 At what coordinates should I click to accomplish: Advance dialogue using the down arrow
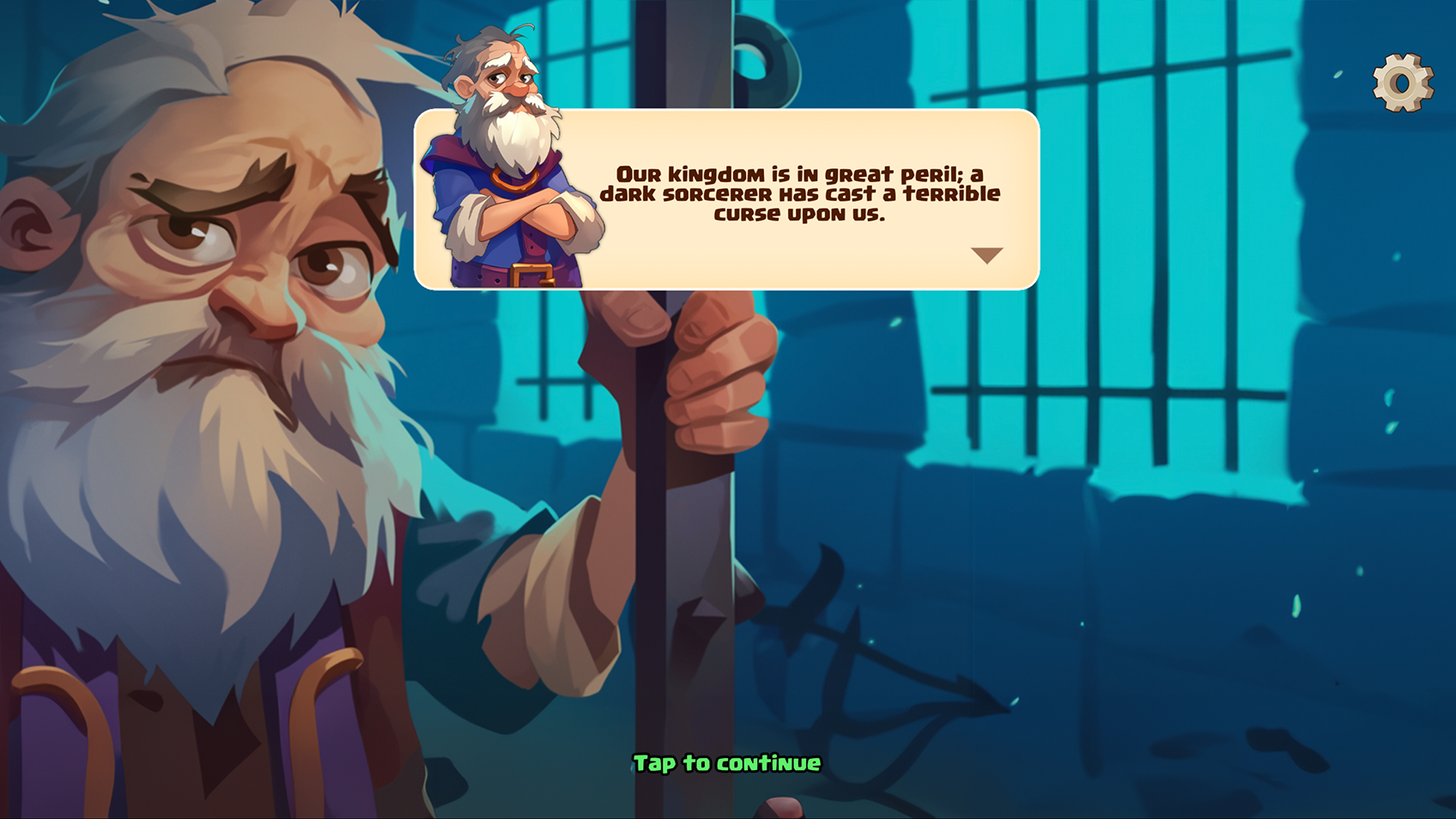click(x=986, y=255)
